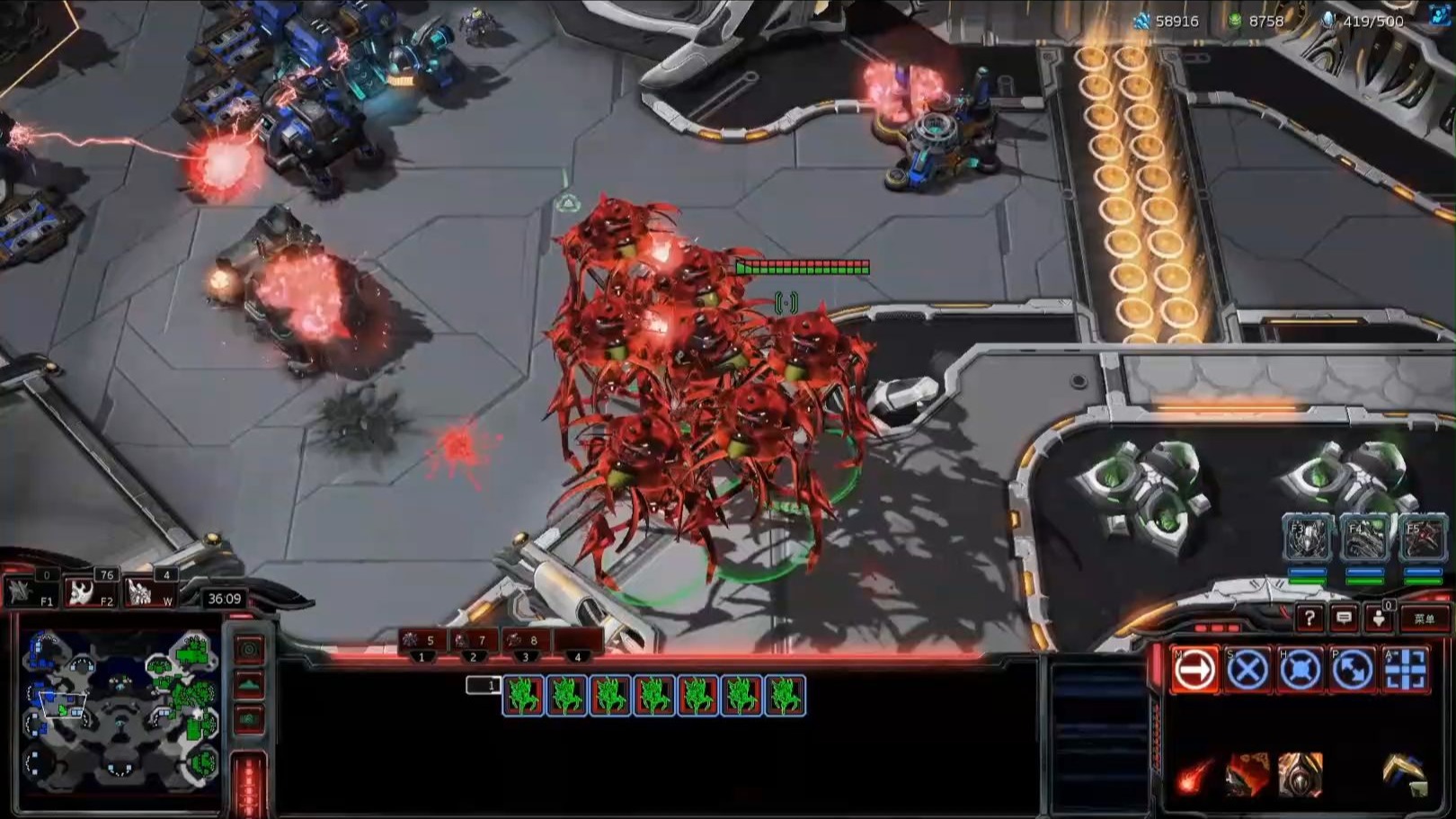Open the 菜单 game menu
The height and width of the screenshot is (819, 1456).
[1425, 619]
